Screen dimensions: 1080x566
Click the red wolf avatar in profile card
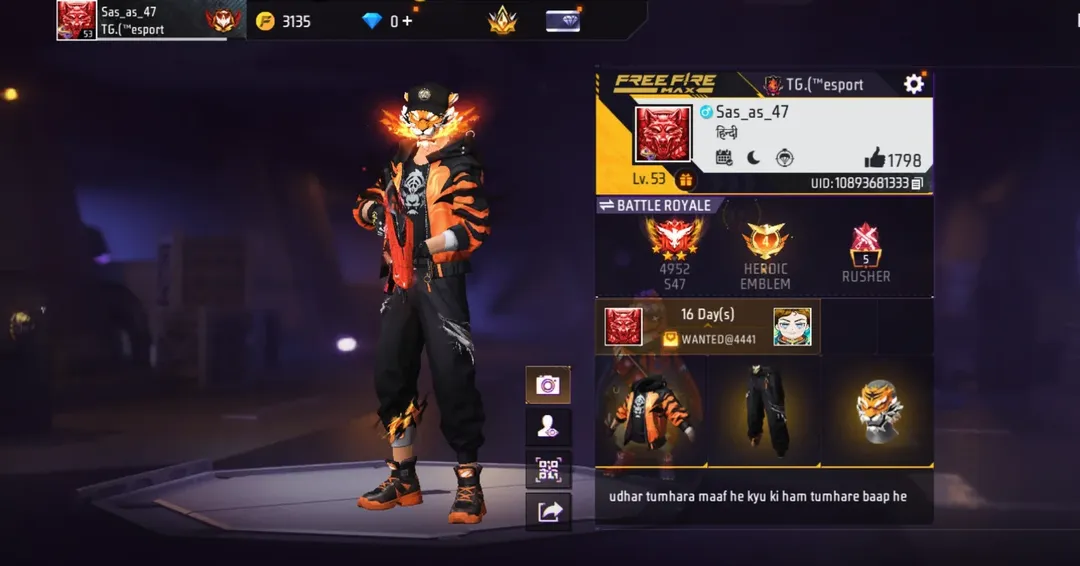pyautogui.click(x=663, y=134)
